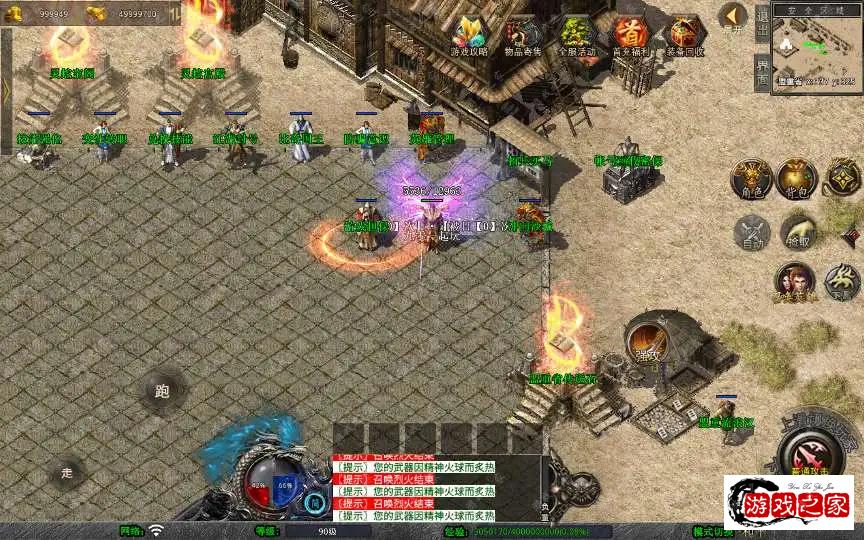Image resolution: width=864 pixels, height=540 pixels.
Task: Click the 界面 interface tab
Action: pos(762,72)
